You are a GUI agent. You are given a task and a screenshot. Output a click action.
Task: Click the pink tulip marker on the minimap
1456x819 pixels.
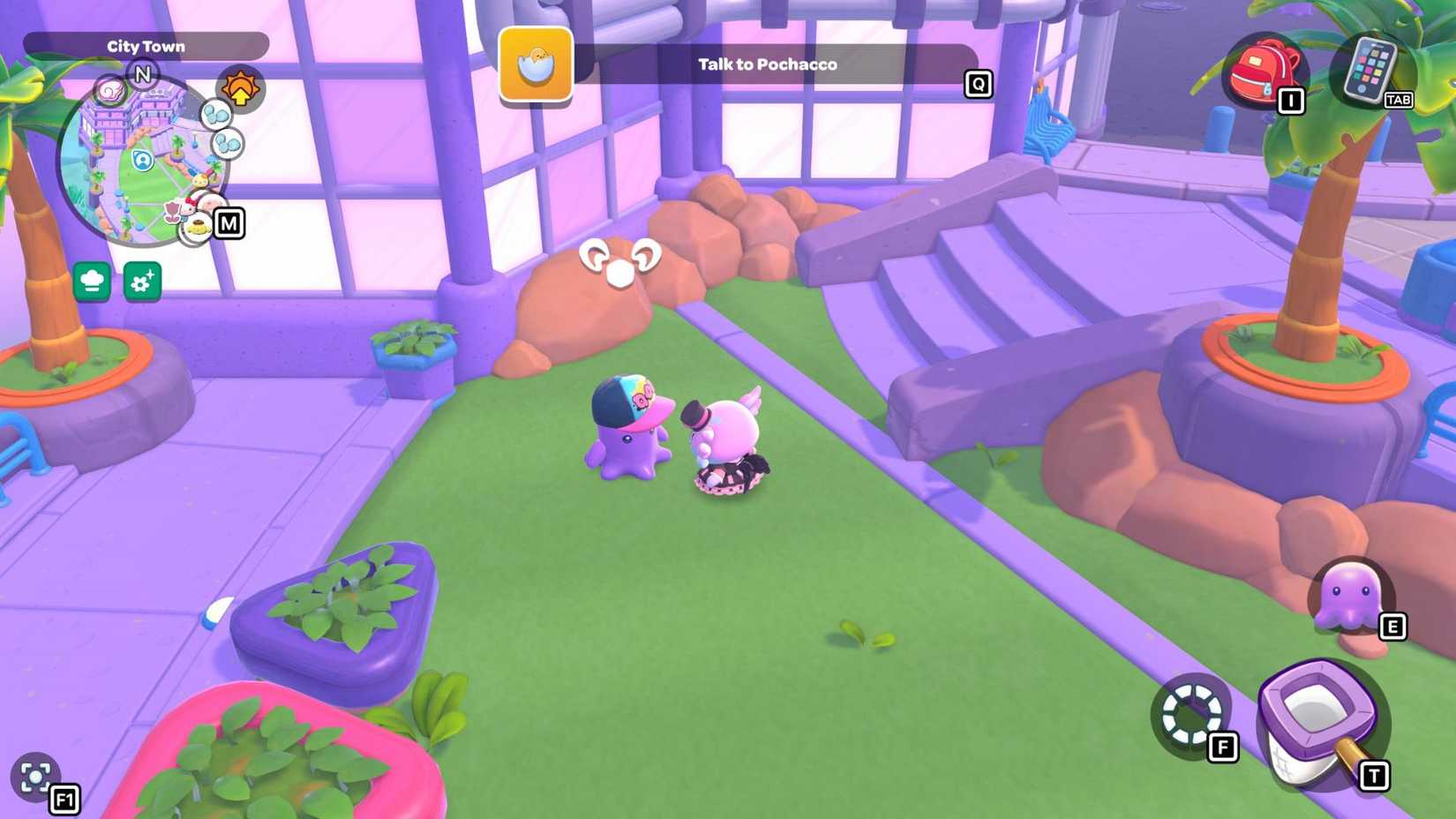tap(172, 213)
